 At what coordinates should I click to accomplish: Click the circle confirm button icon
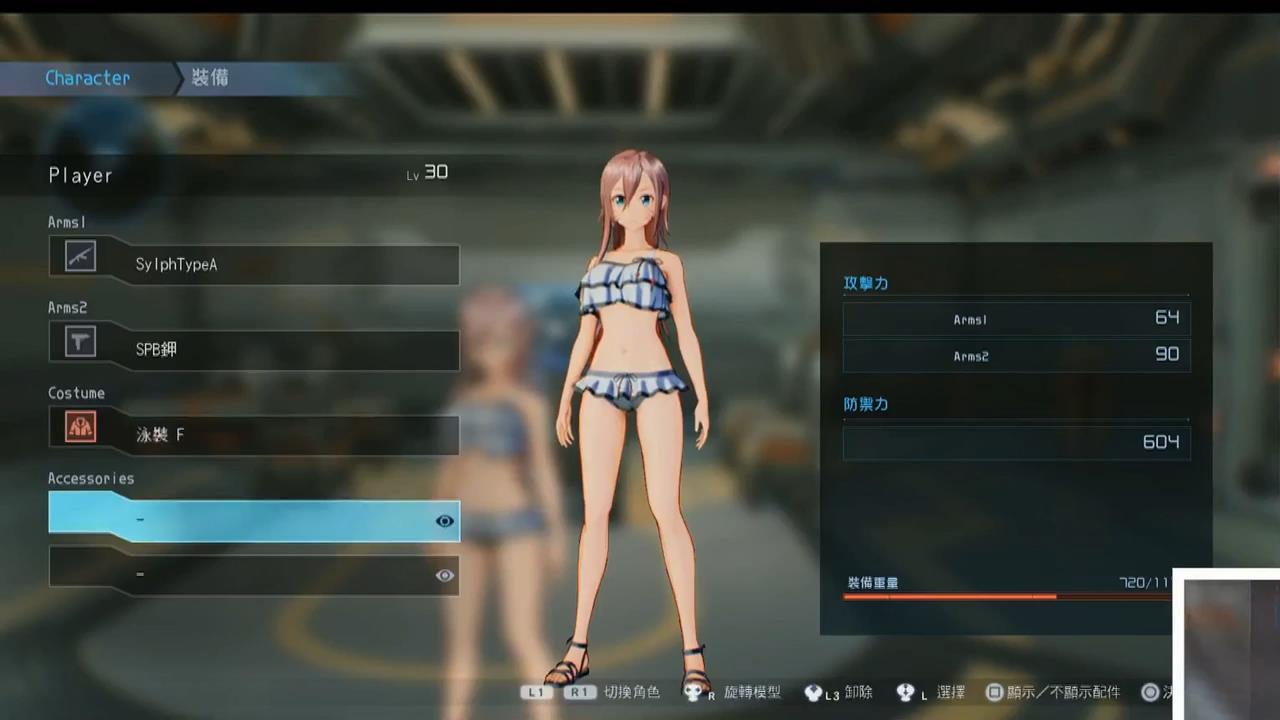click(1150, 692)
